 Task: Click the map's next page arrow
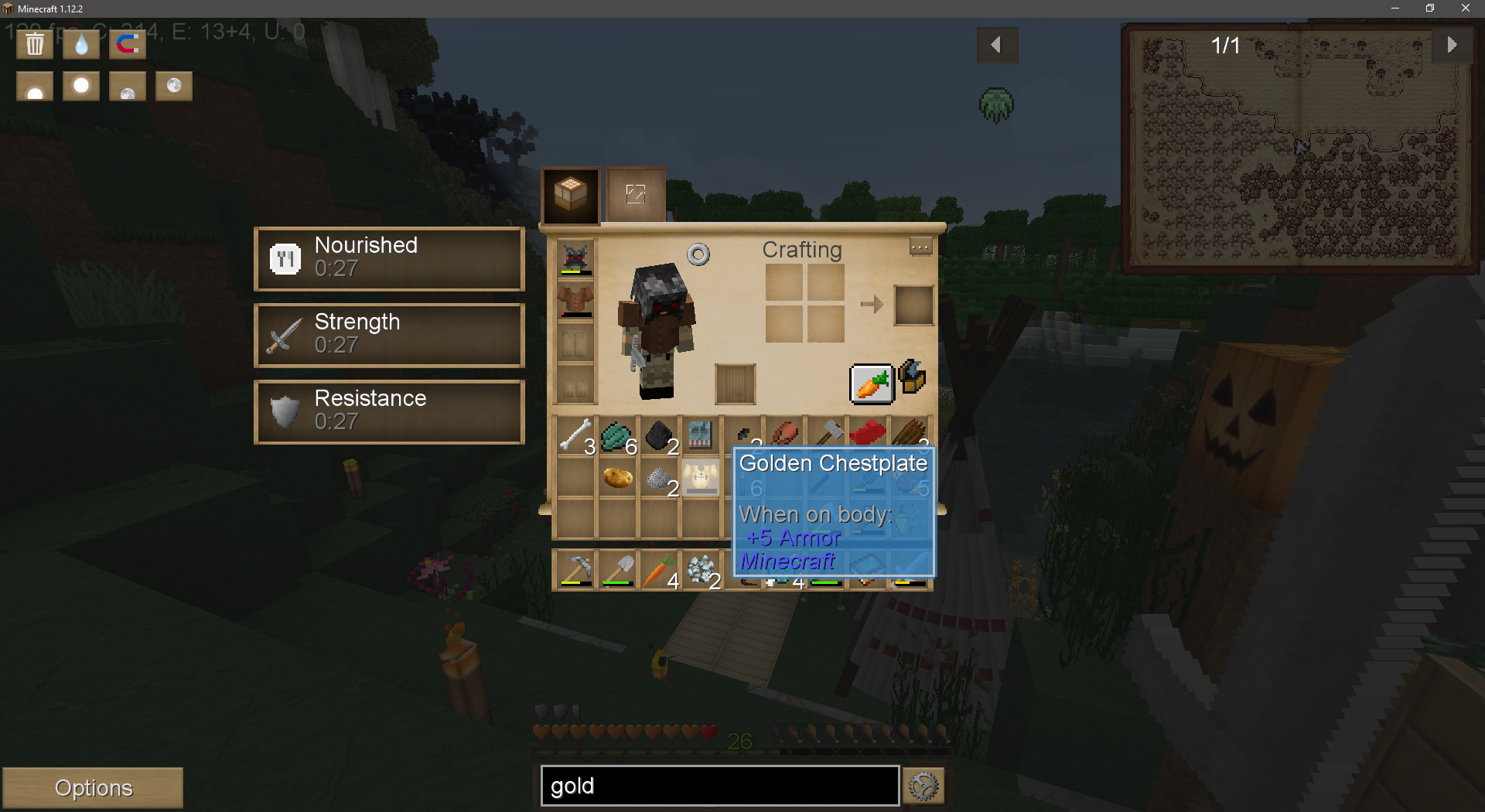(x=1453, y=45)
